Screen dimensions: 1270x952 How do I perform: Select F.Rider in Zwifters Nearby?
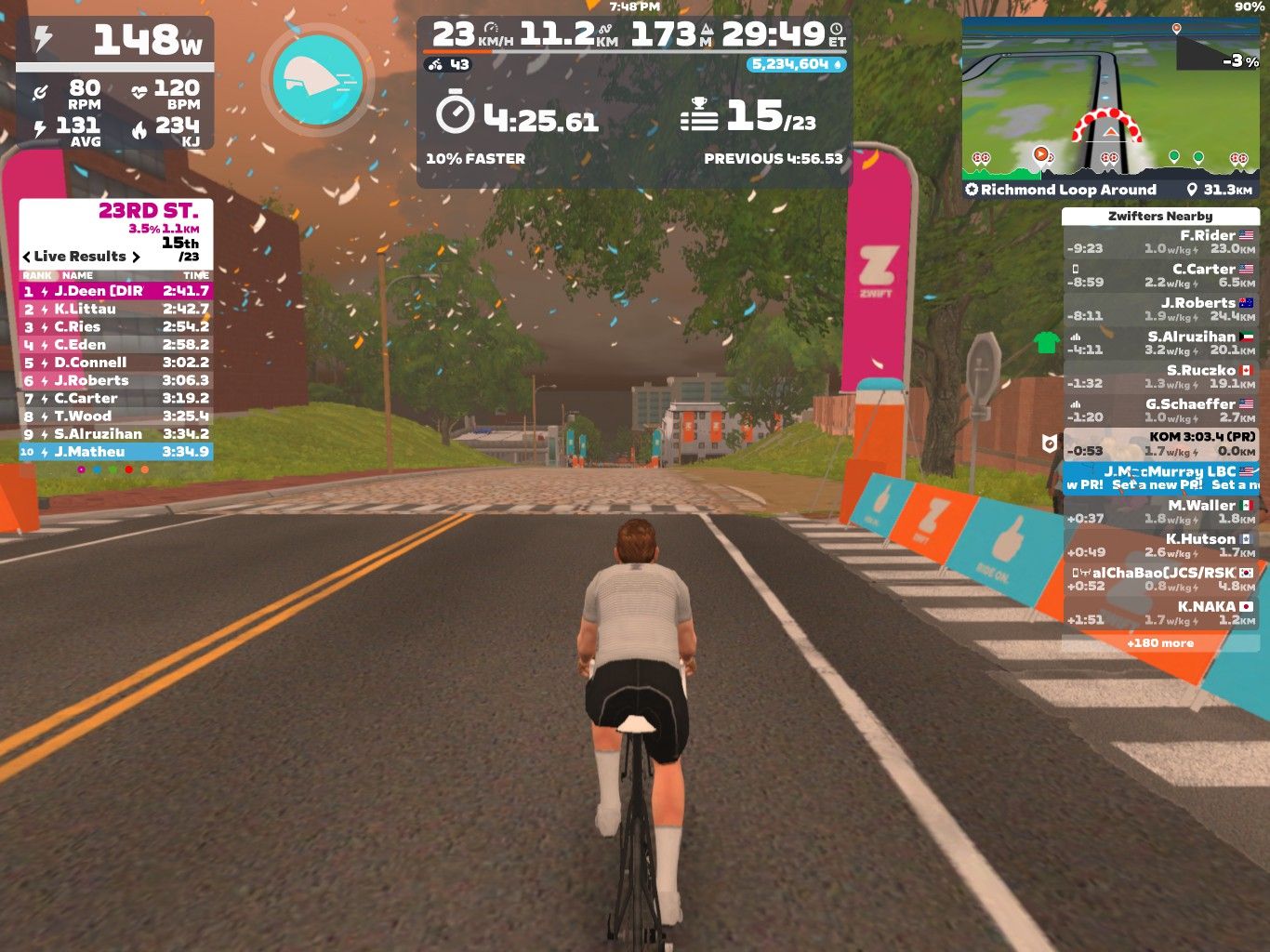pos(1160,242)
